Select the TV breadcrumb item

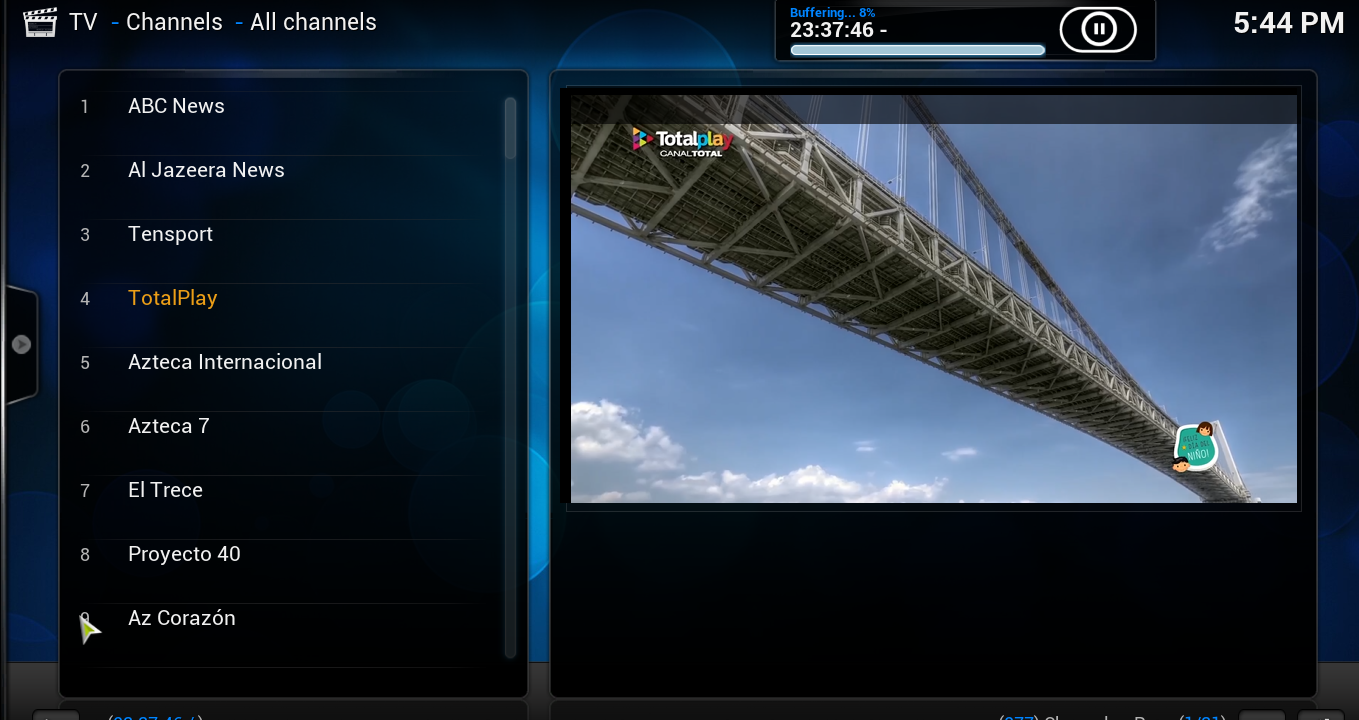click(83, 21)
